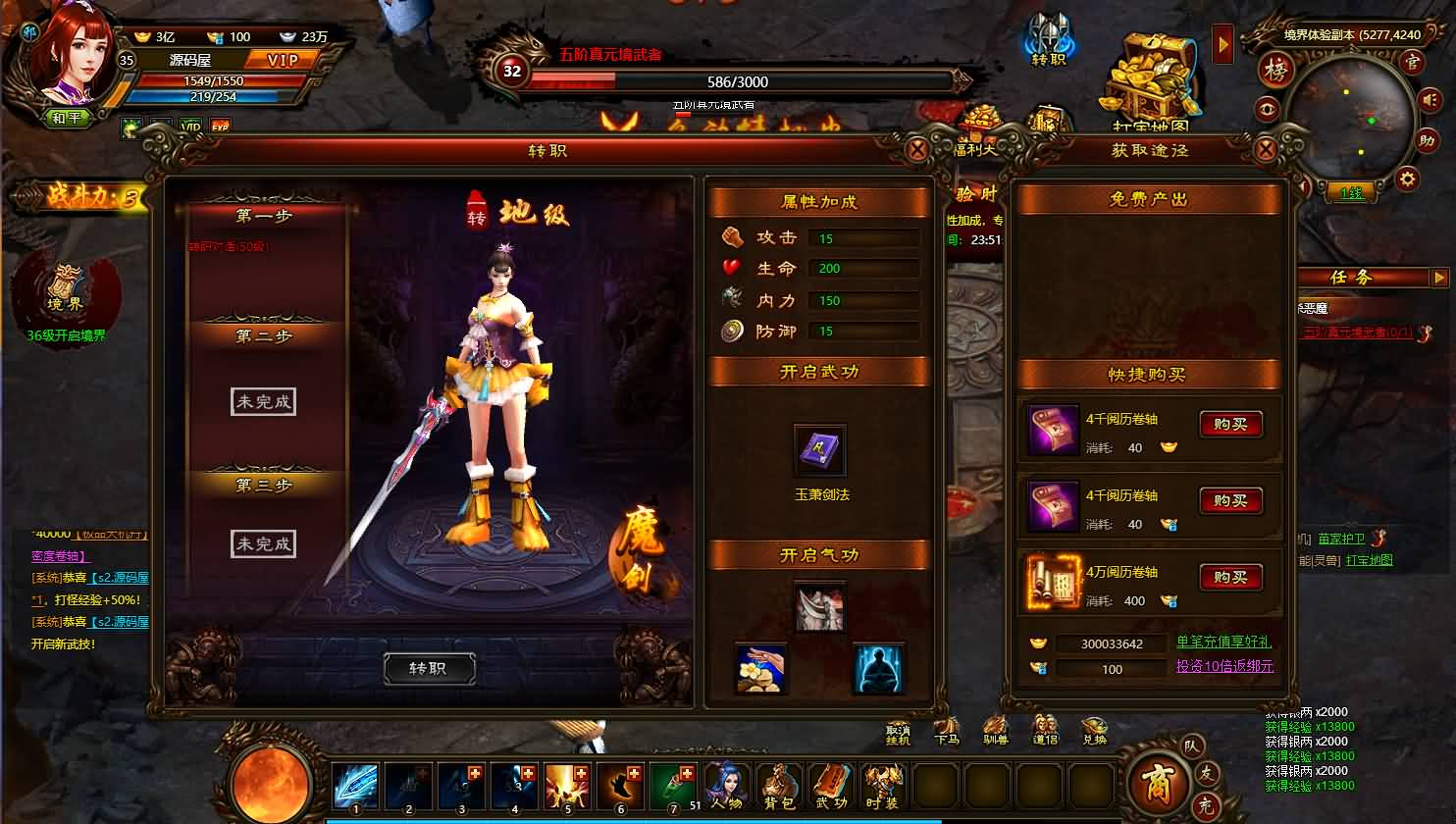Open the 武功 martial arts menu
This screenshot has height=824, width=1456.
pyautogui.click(x=831, y=785)
